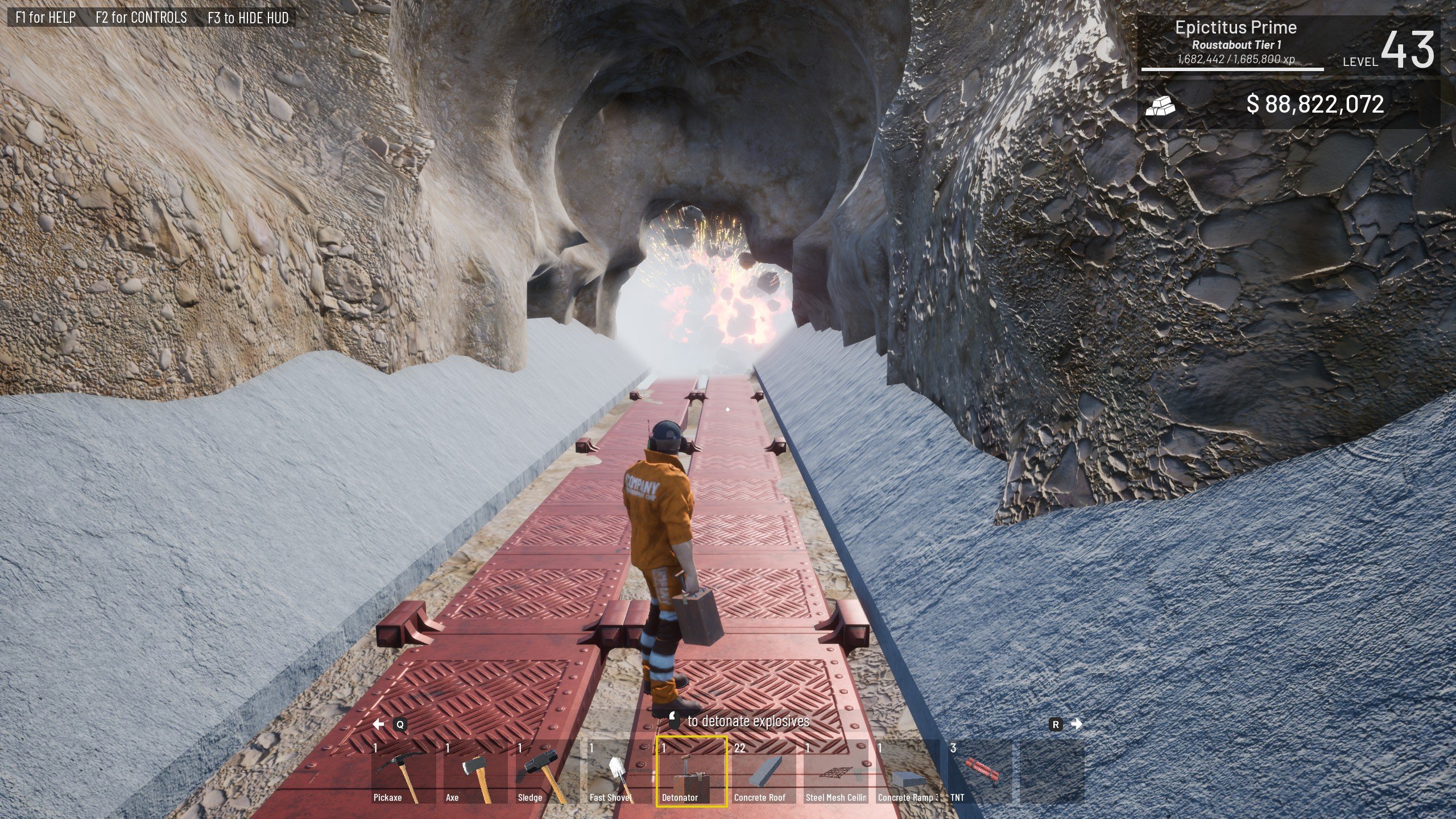Select the Concrete Ramp slot
The image size is (1456, 819).
click(x=908, y=772)
